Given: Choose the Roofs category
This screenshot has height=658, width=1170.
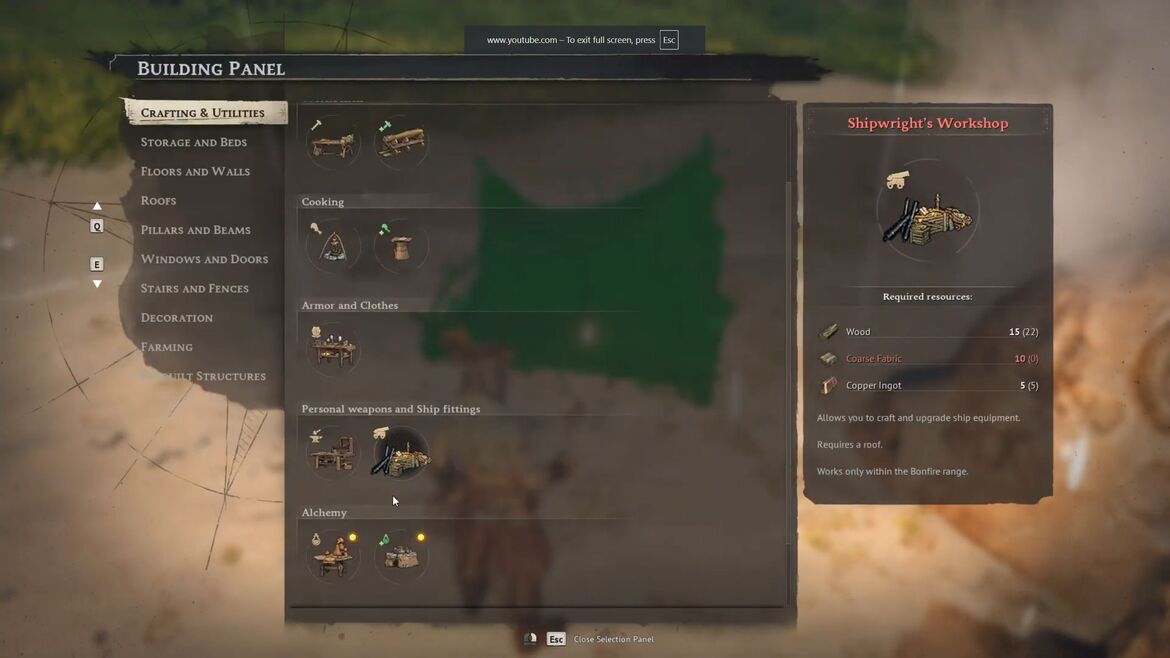Looking at the screenshot, I should tap(158, 200).
